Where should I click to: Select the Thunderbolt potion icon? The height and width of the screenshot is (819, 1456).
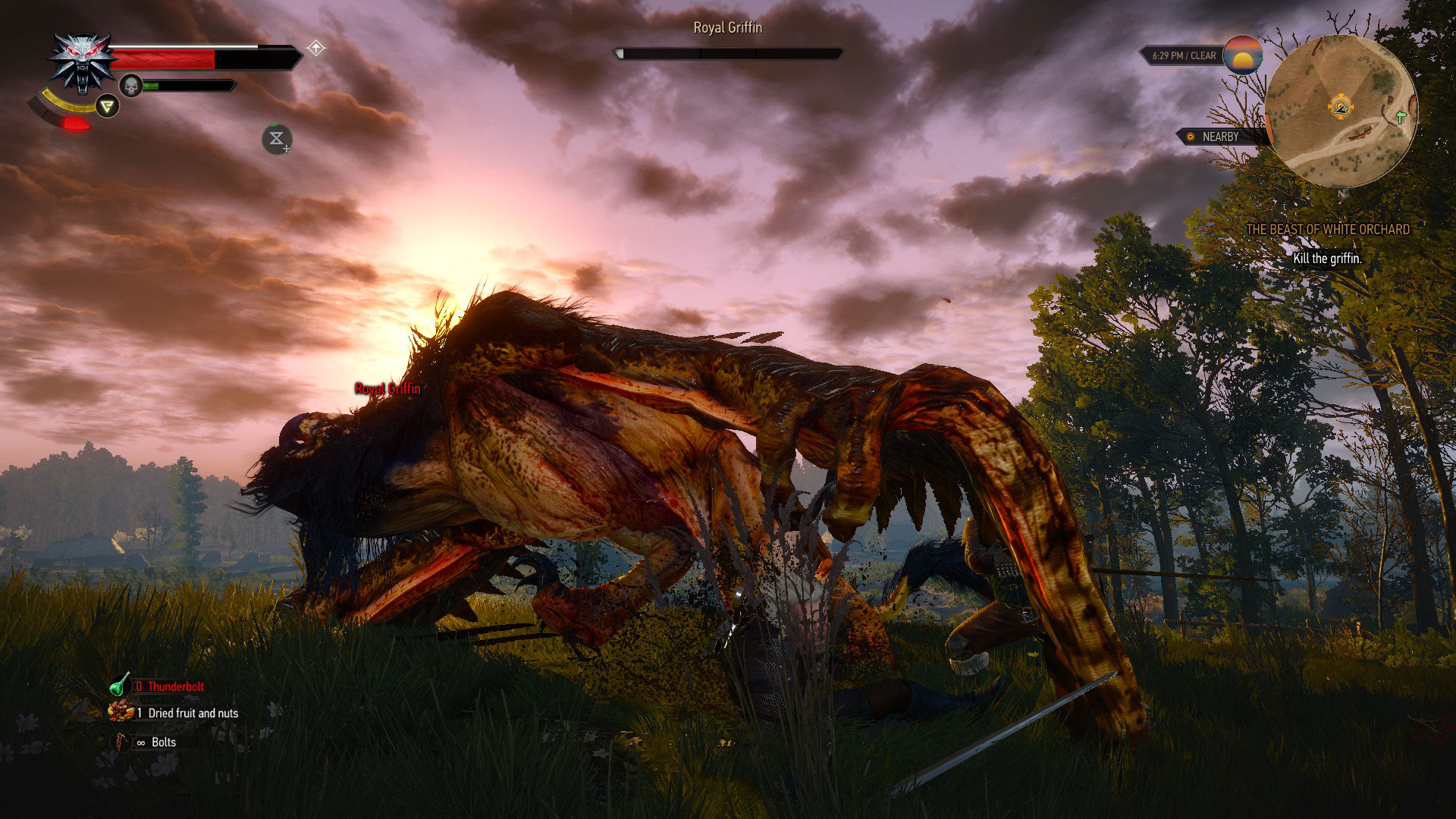(119, 685)
